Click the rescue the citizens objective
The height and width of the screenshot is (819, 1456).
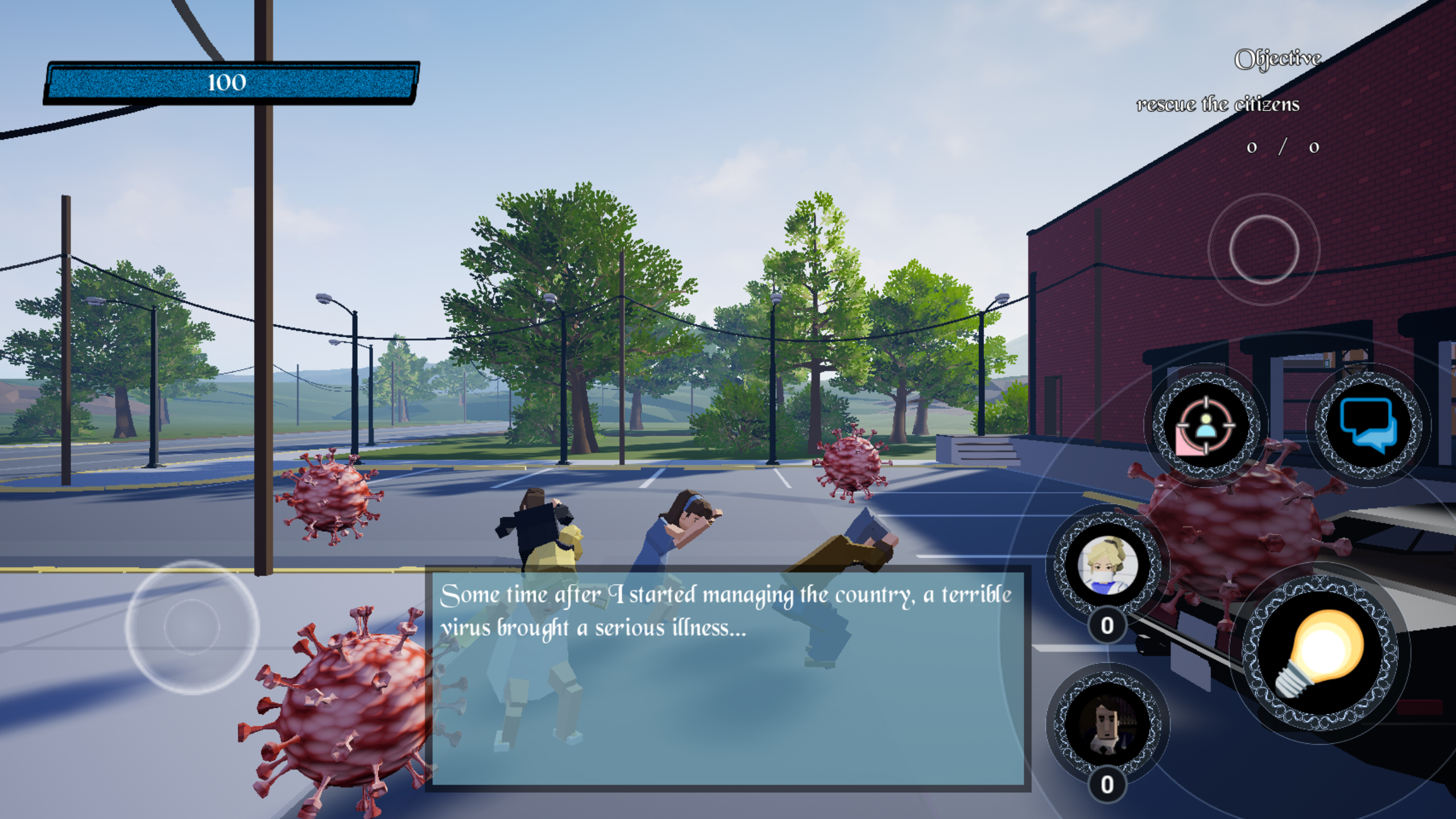coord(1218,105)
